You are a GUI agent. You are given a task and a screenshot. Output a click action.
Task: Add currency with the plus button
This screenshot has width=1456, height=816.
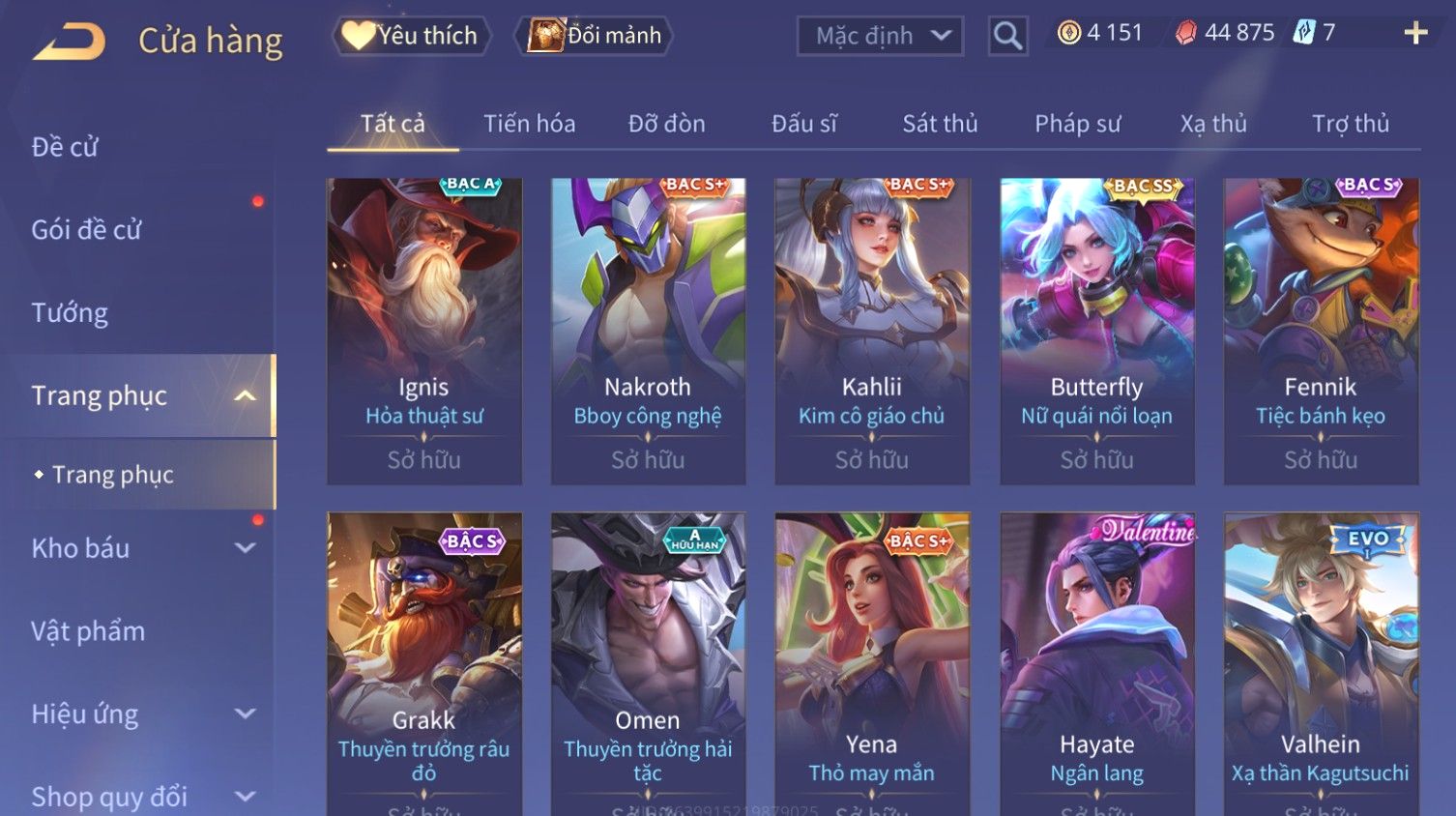coord(1415,34)
